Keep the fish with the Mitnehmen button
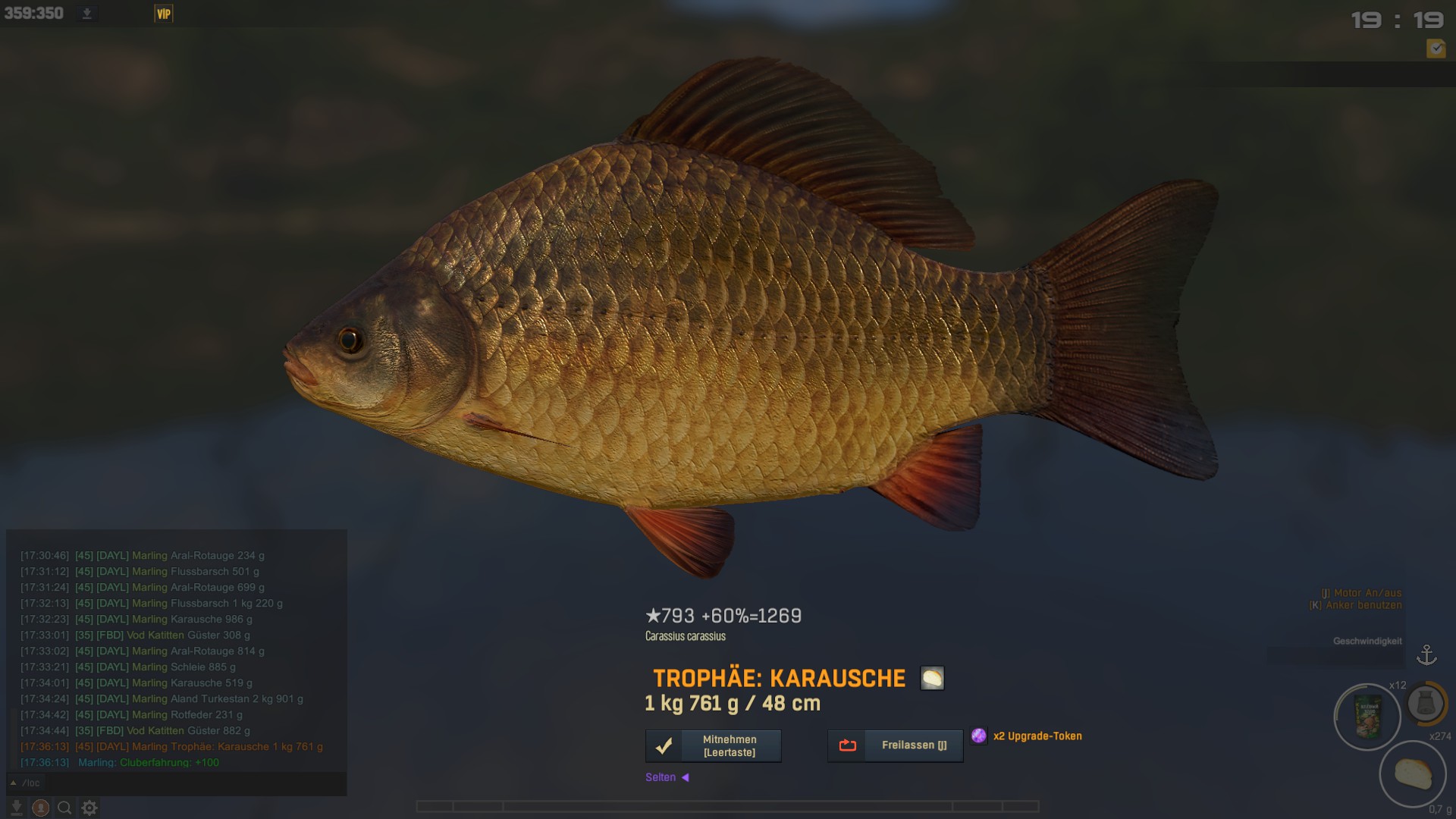Screen dimensions: 1456x819 (713, 745)
